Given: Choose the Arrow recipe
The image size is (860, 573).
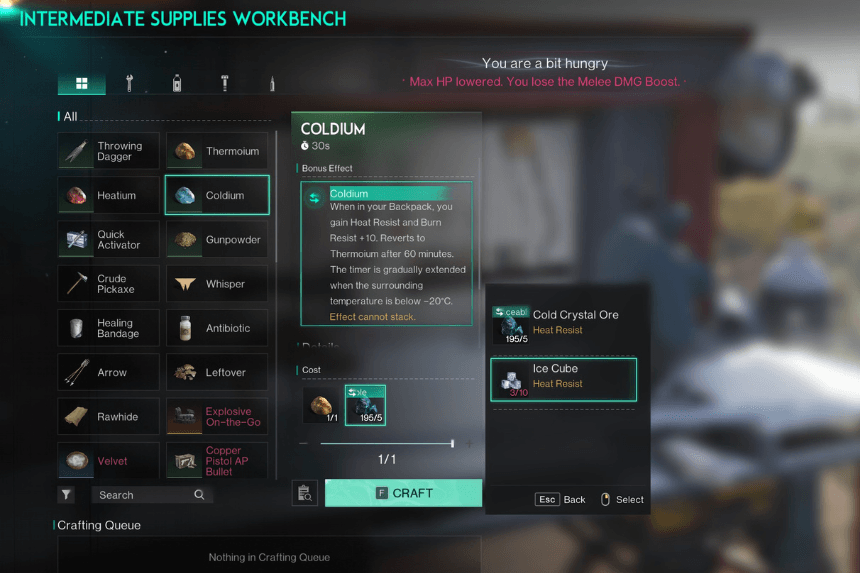Looking at the screenshot, I should pos(108,372).
